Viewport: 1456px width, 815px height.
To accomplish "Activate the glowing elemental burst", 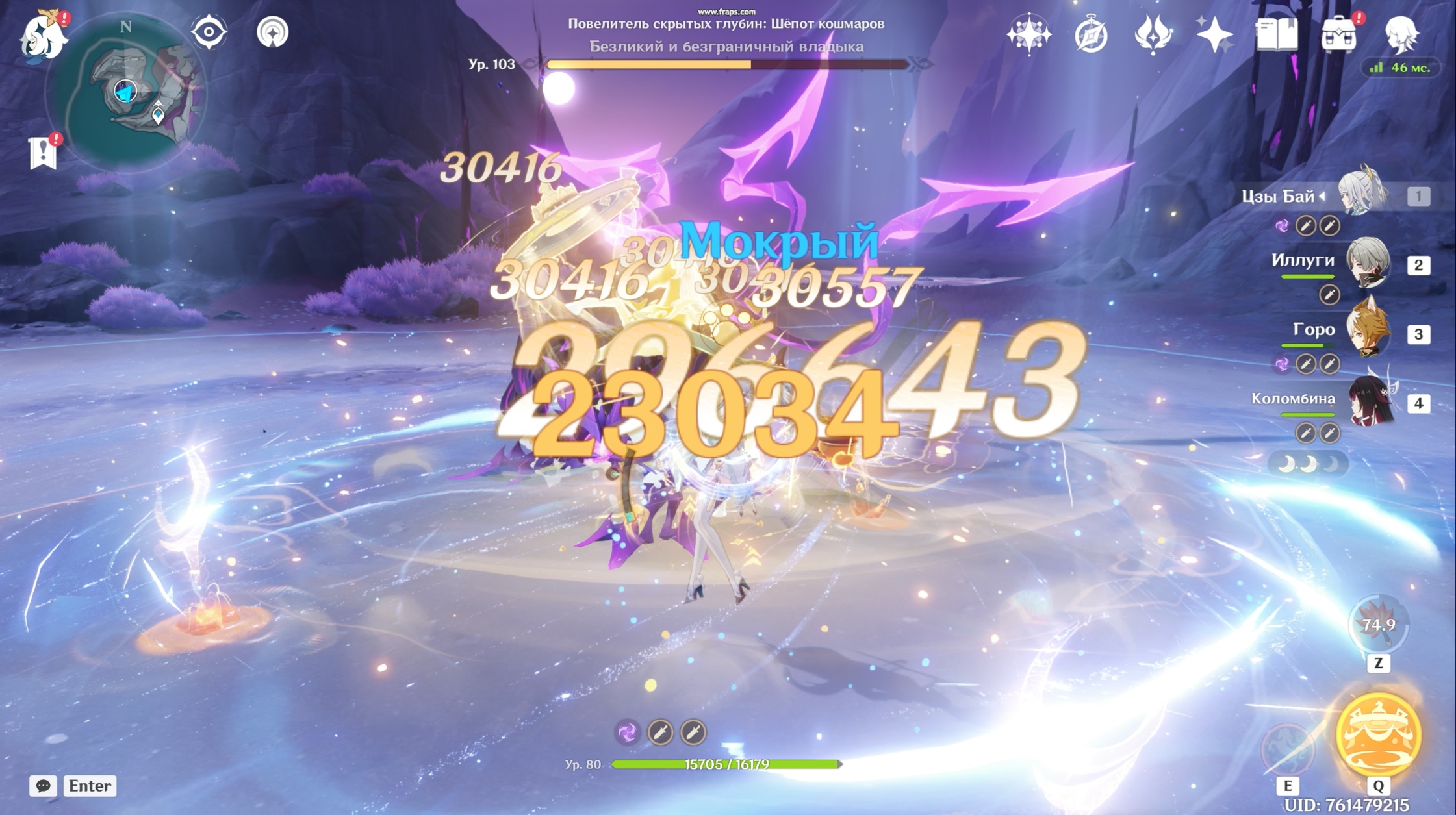I will (x=1378, y=734).
